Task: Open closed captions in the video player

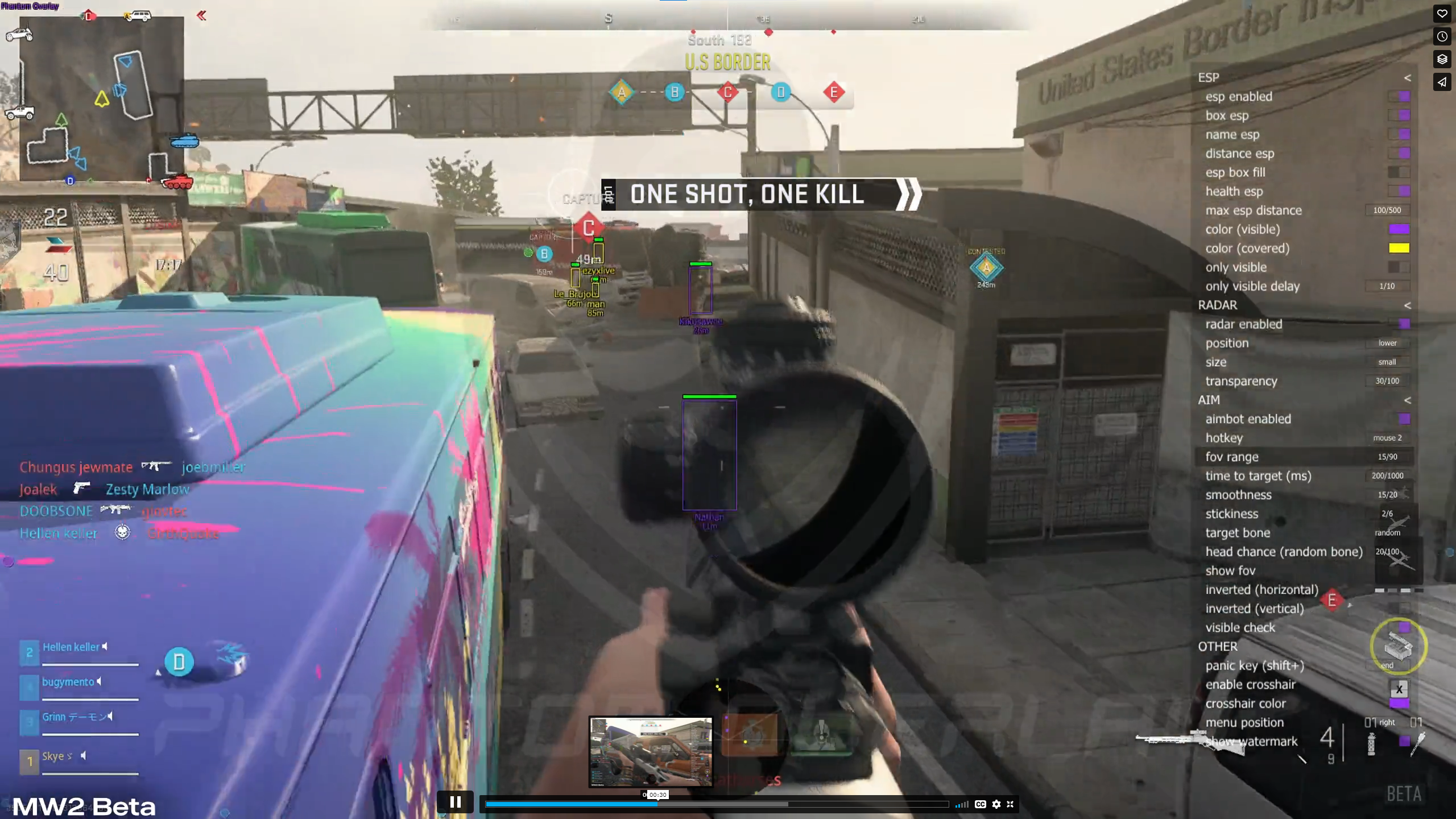Action: click(979, 804)
